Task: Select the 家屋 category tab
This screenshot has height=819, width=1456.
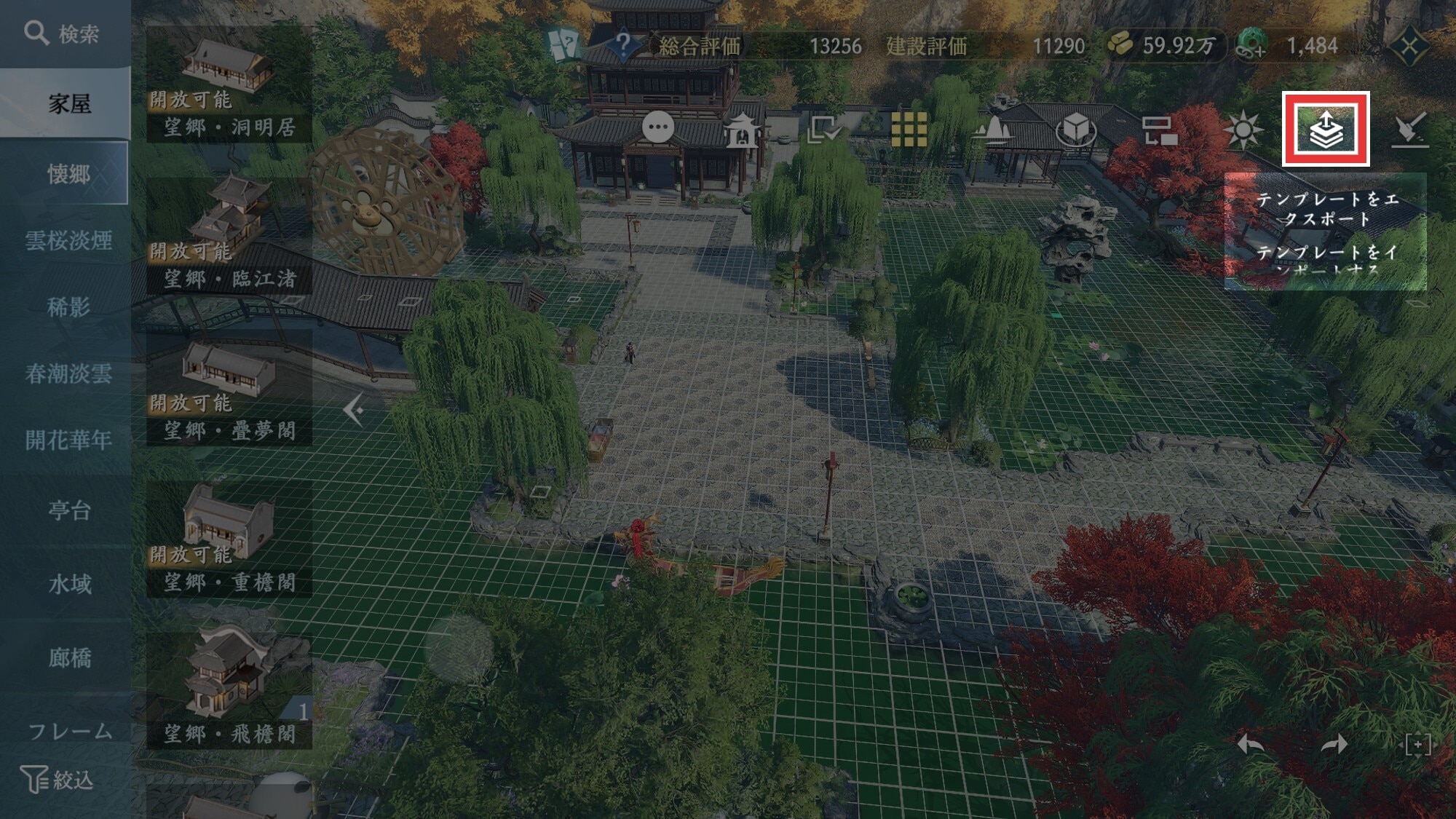Action: click(x=69, y=104)
